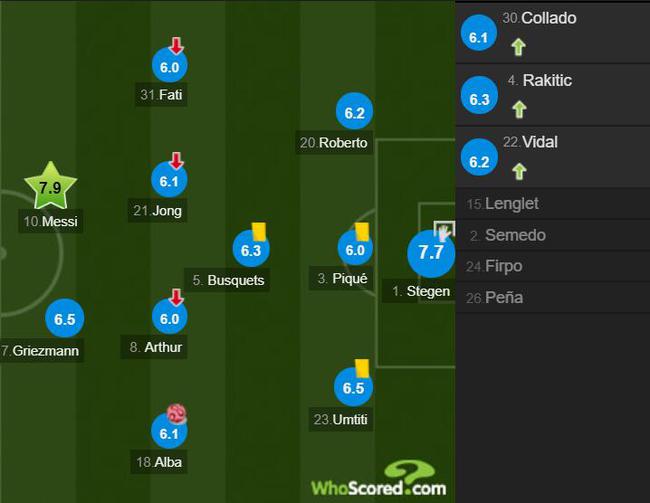Click Alba's 6.1 rating bubble
The width and height of the screenshot is (650, 503).
(x=169, y=433)
